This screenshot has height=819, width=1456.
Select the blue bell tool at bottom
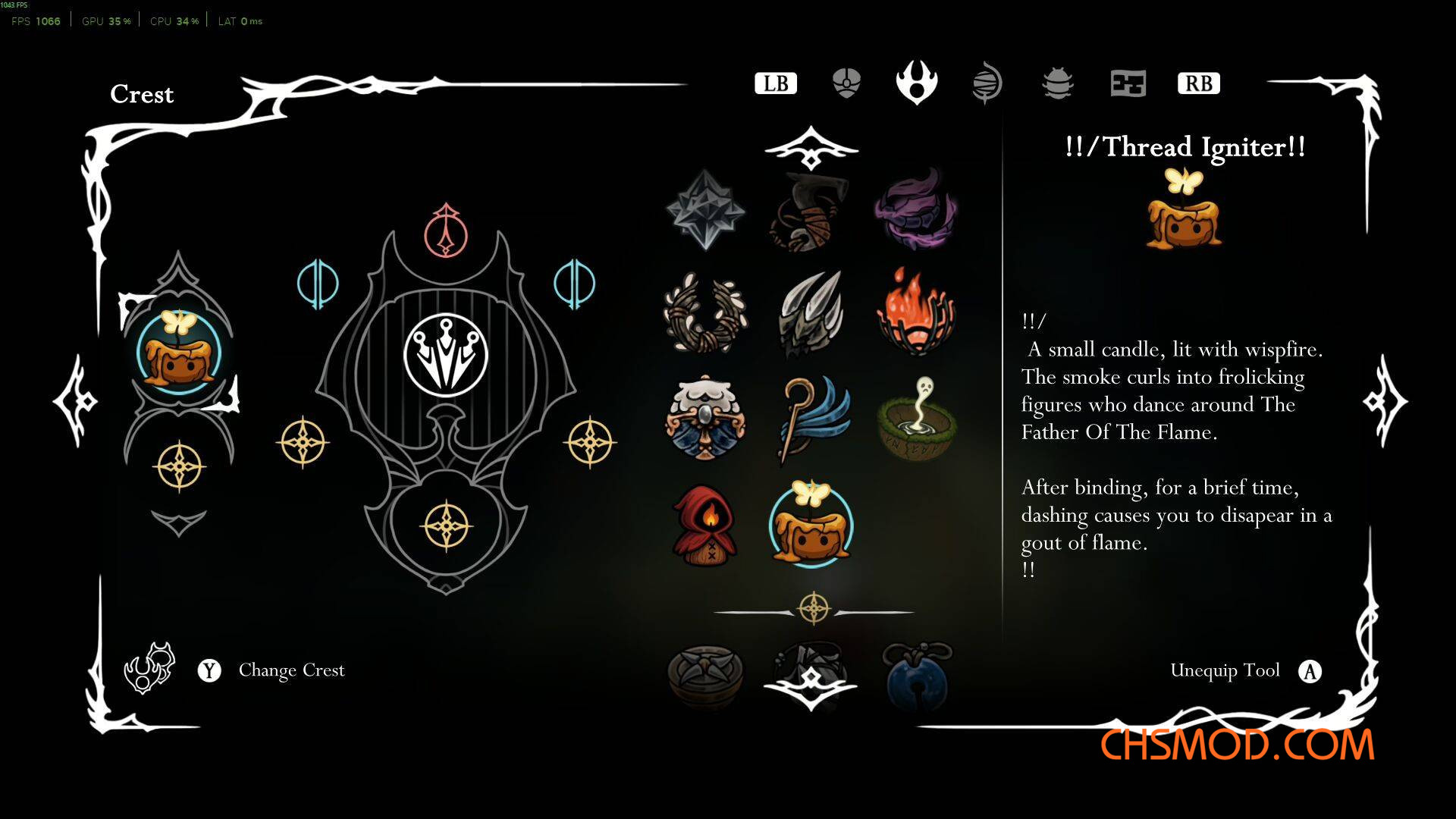(917, 675)
